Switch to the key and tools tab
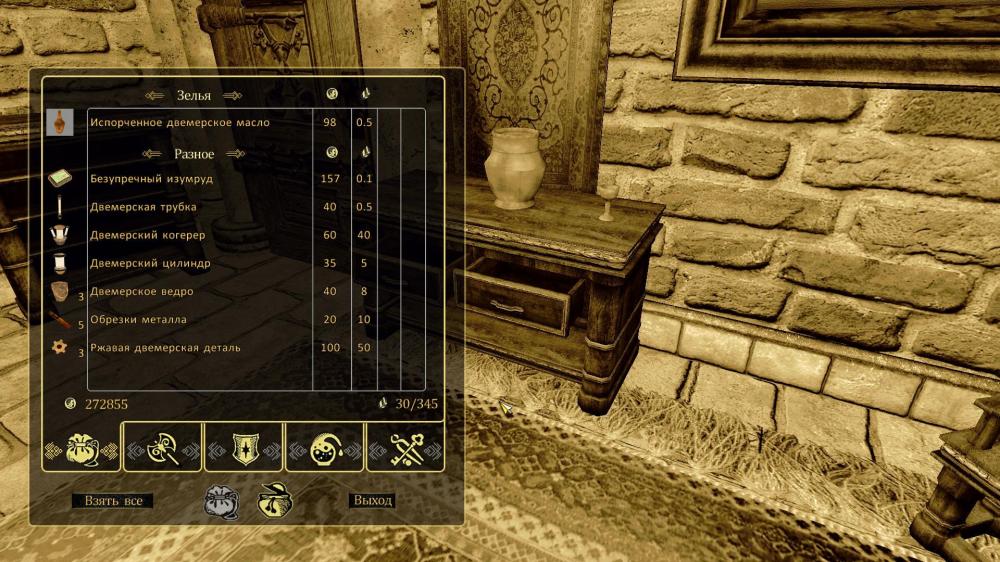 (406, 448)
